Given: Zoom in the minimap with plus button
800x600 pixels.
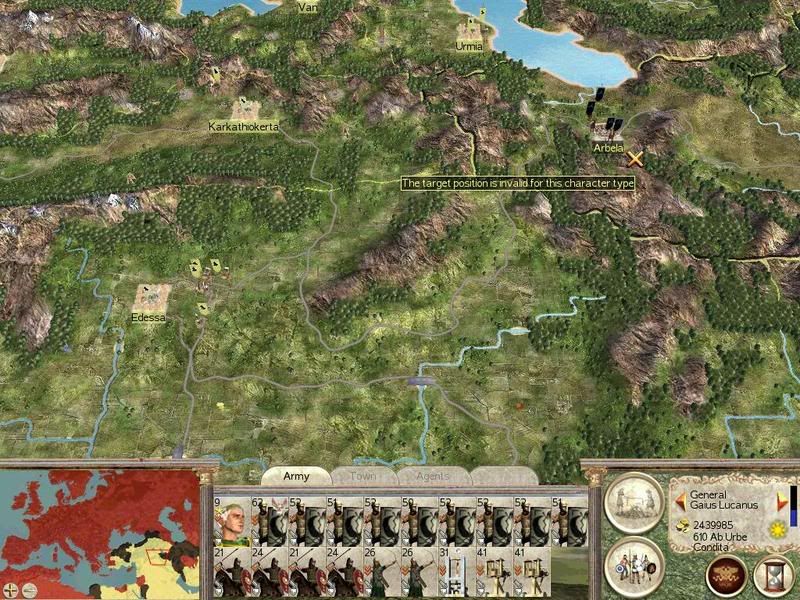Looking at the screenshot, I should click(11, 590).
